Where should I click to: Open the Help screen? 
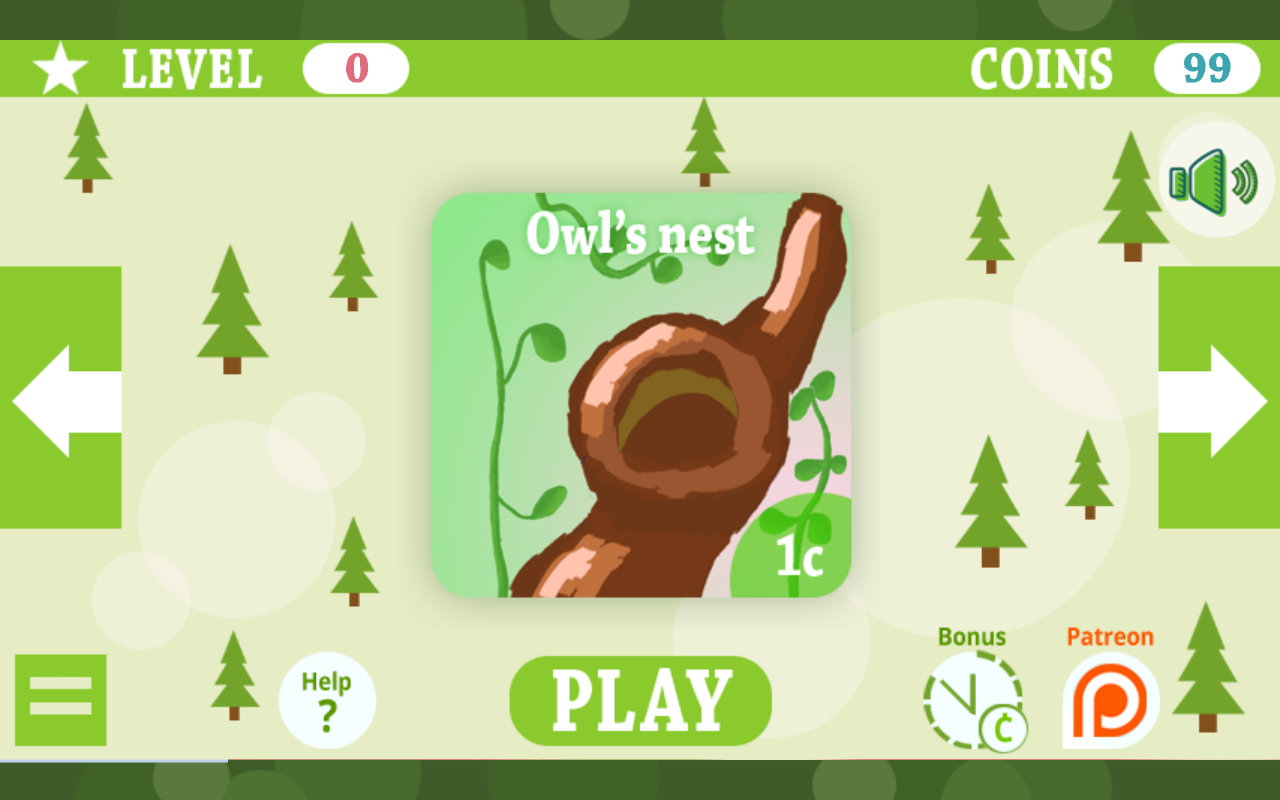tap(328, 699)
